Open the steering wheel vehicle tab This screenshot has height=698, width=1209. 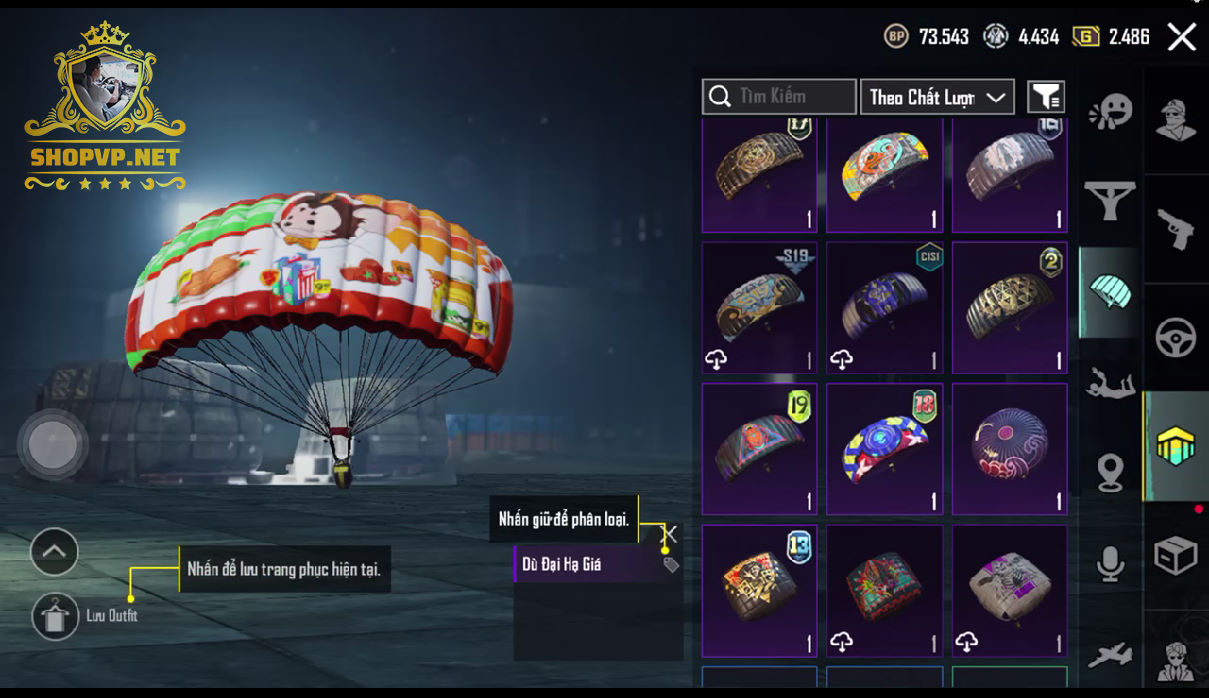(1175, 338)
